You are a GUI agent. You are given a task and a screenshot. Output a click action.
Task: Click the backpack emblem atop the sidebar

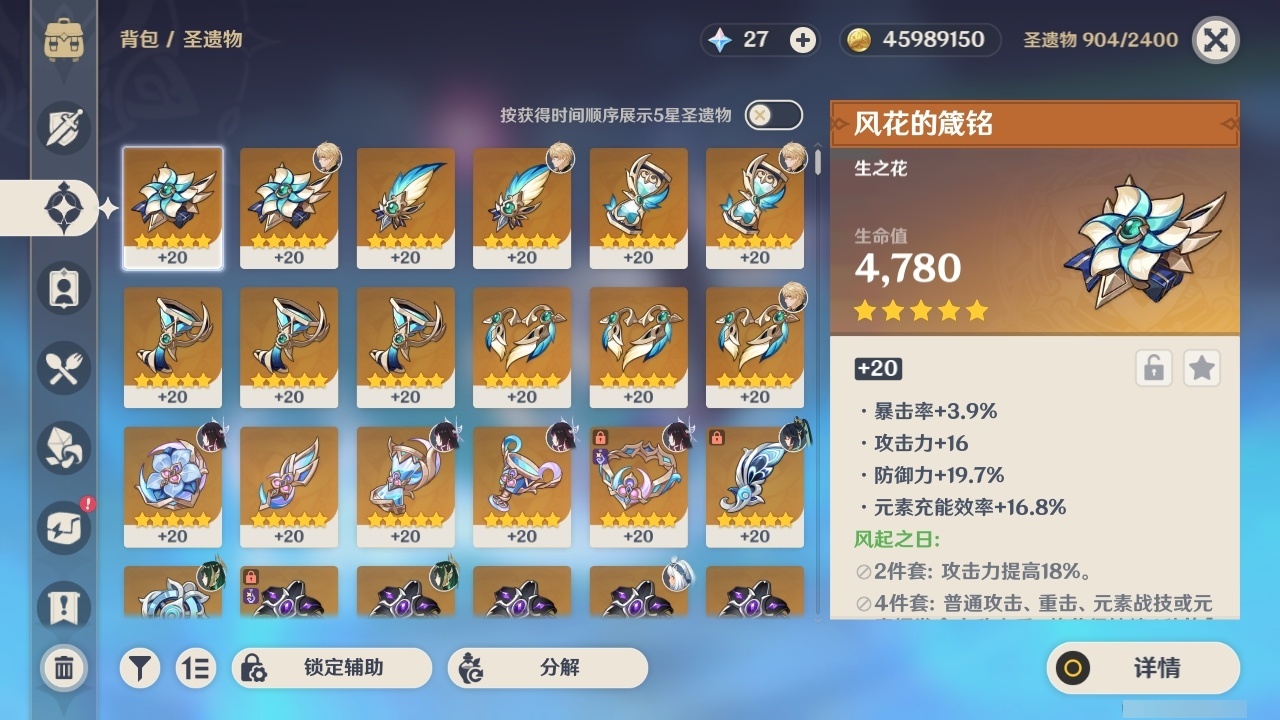[x=66, y=40]
